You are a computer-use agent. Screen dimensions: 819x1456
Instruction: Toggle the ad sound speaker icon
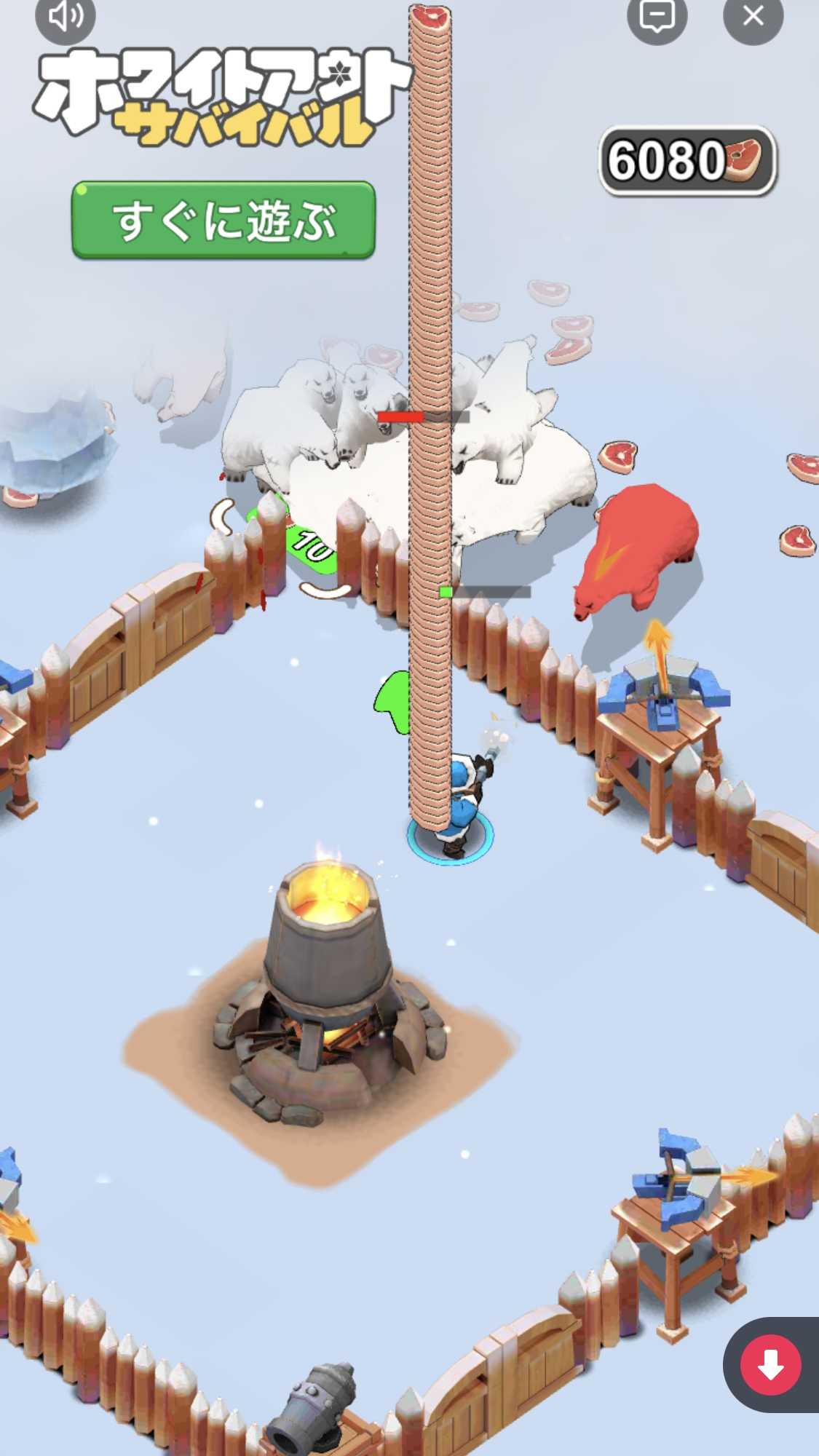66,16
